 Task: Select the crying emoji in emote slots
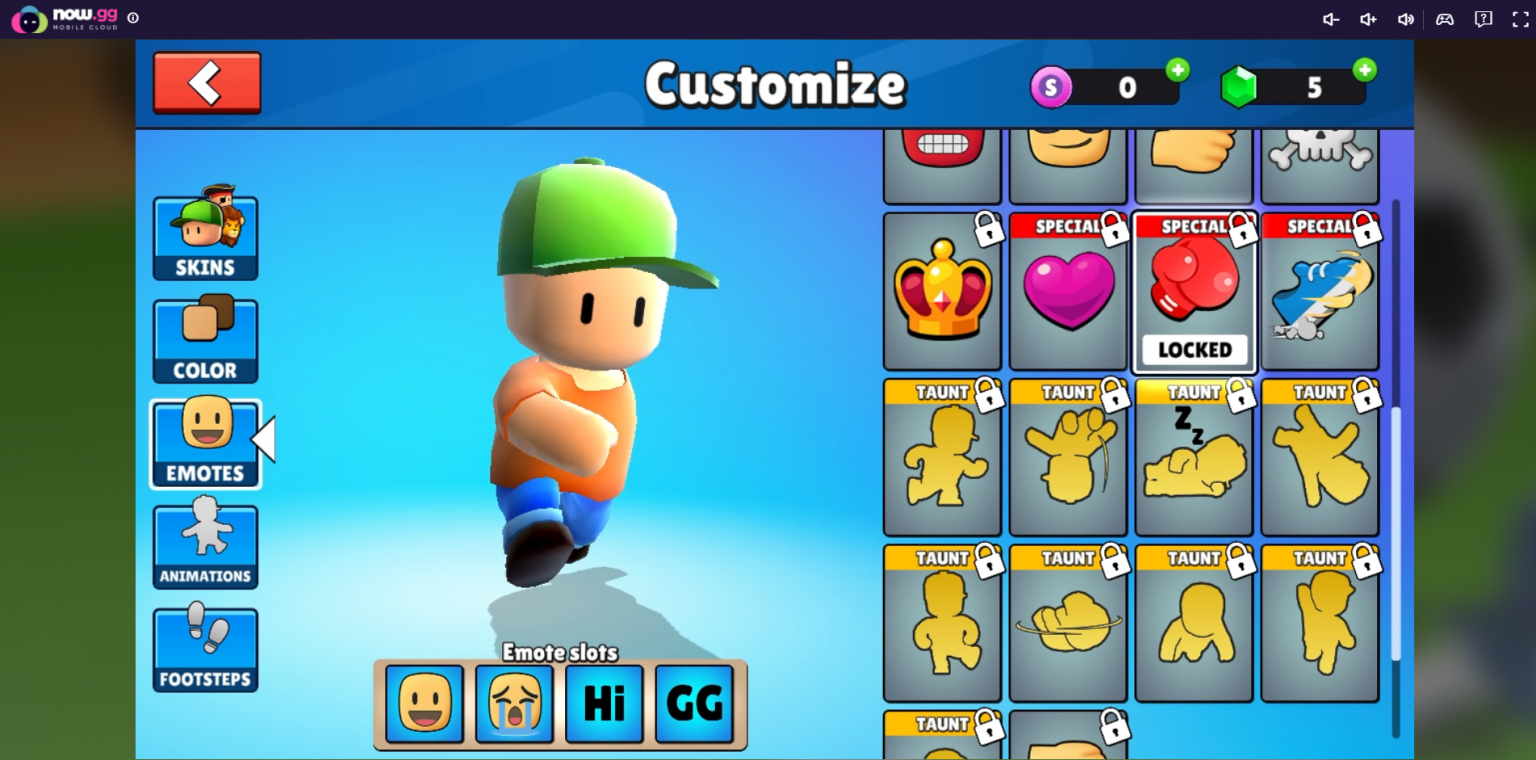514,703
